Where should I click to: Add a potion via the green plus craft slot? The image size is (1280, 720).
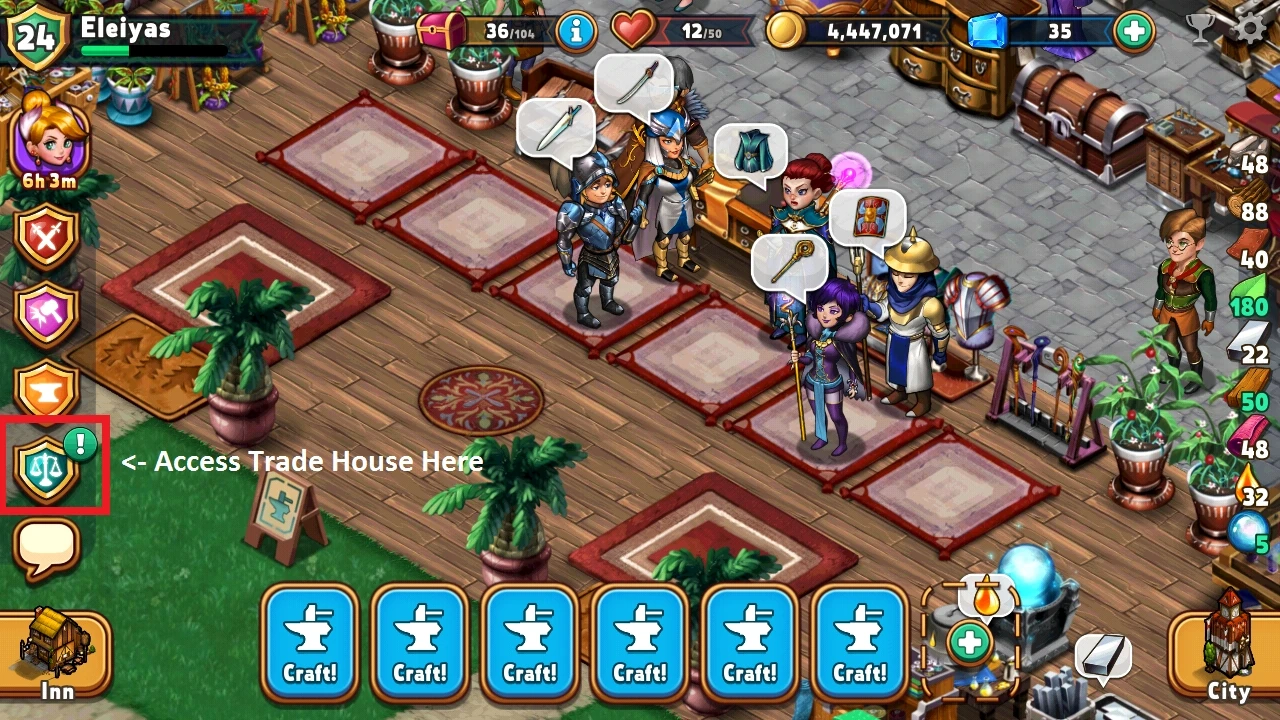tap(968, 644)
